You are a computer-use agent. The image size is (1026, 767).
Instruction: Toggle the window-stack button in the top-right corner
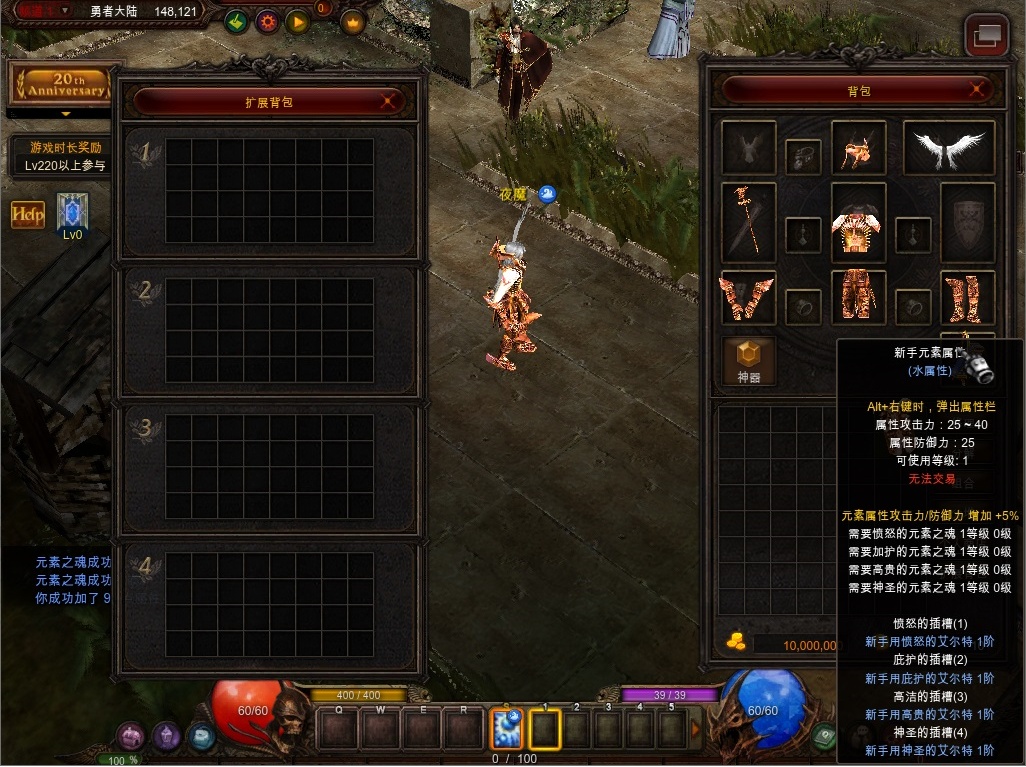986,36
